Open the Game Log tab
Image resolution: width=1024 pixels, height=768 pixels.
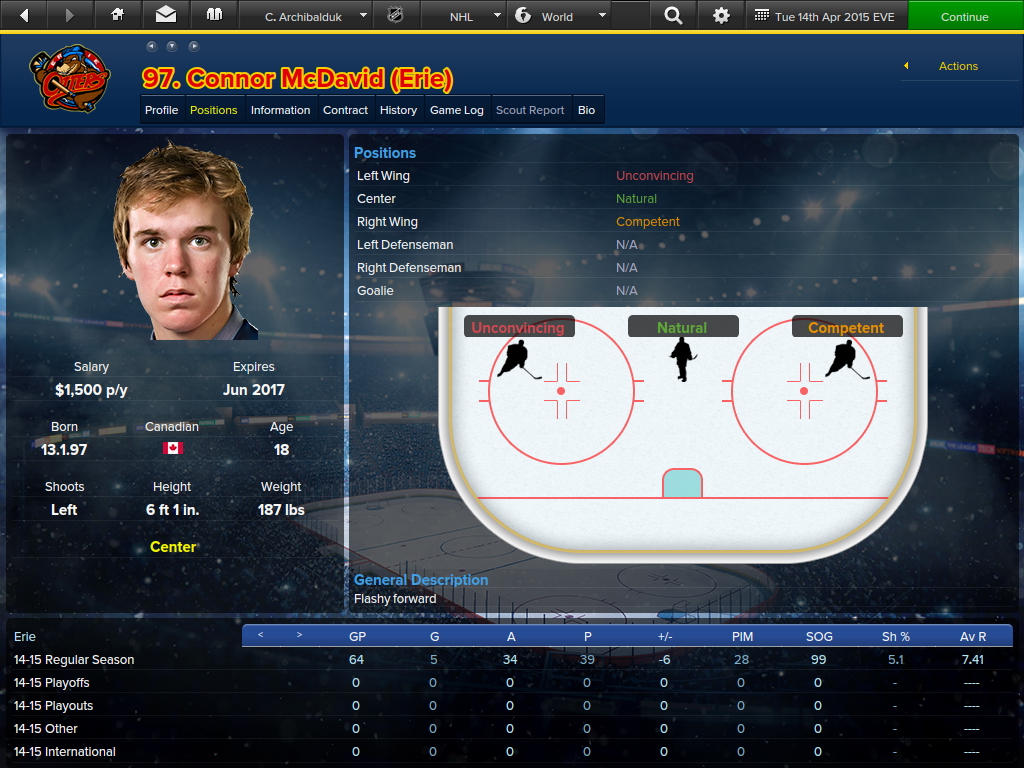pyautogui.click(x=456, y=110)
